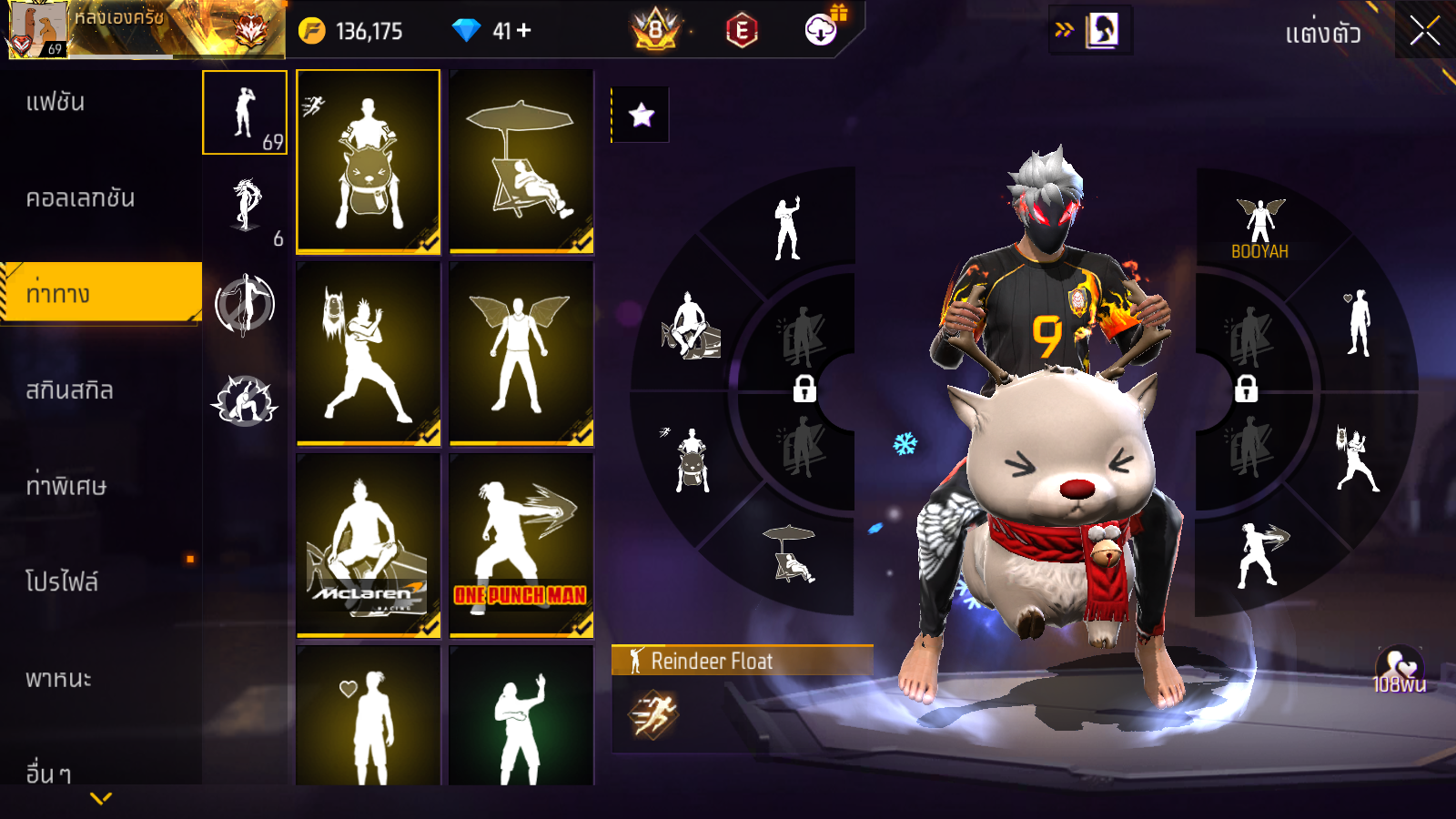
Task: Add diamonds with the plus button
Action: click(x=524, y=31)
